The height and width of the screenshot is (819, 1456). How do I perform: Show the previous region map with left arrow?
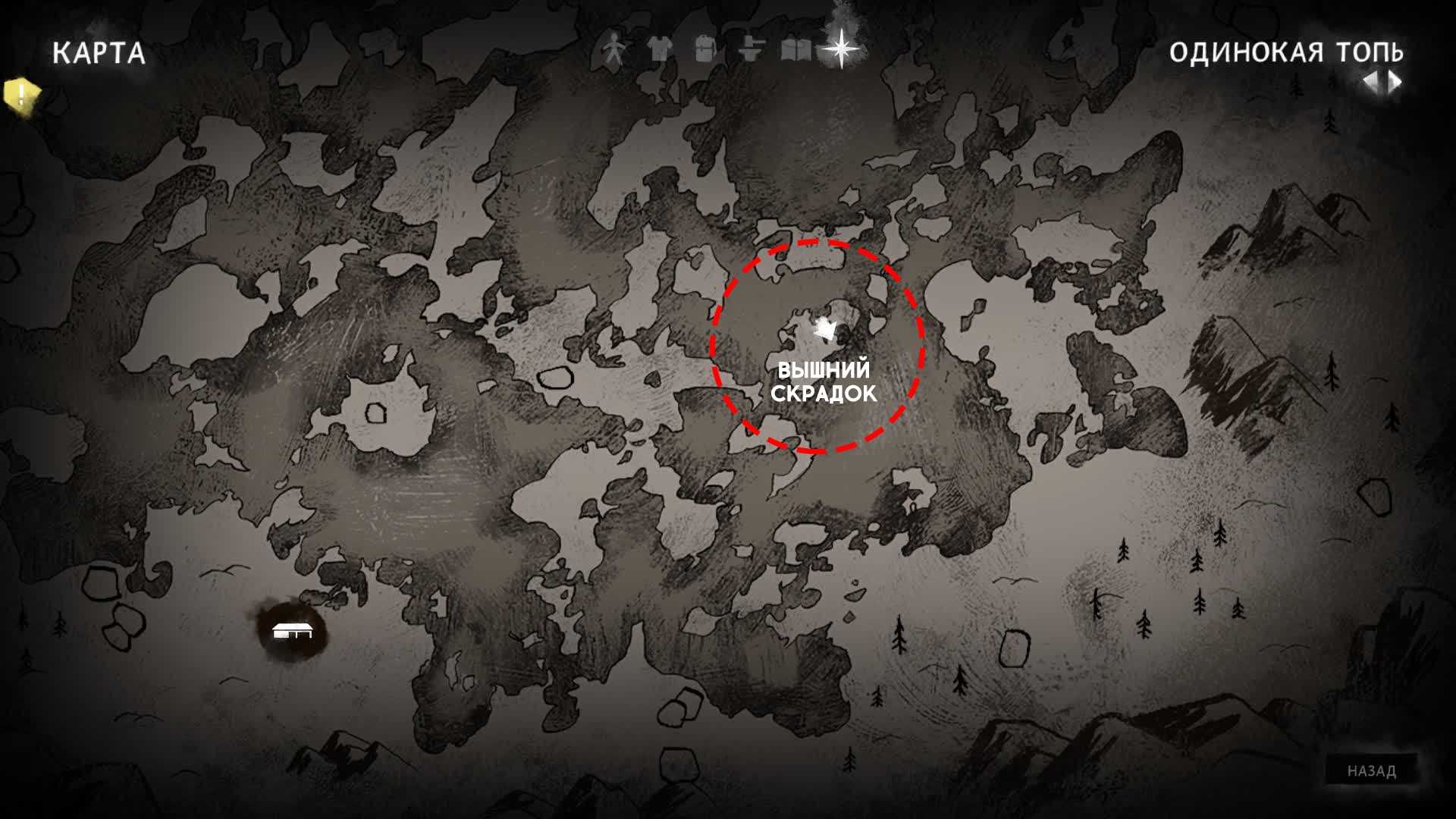click(1371, 82)
